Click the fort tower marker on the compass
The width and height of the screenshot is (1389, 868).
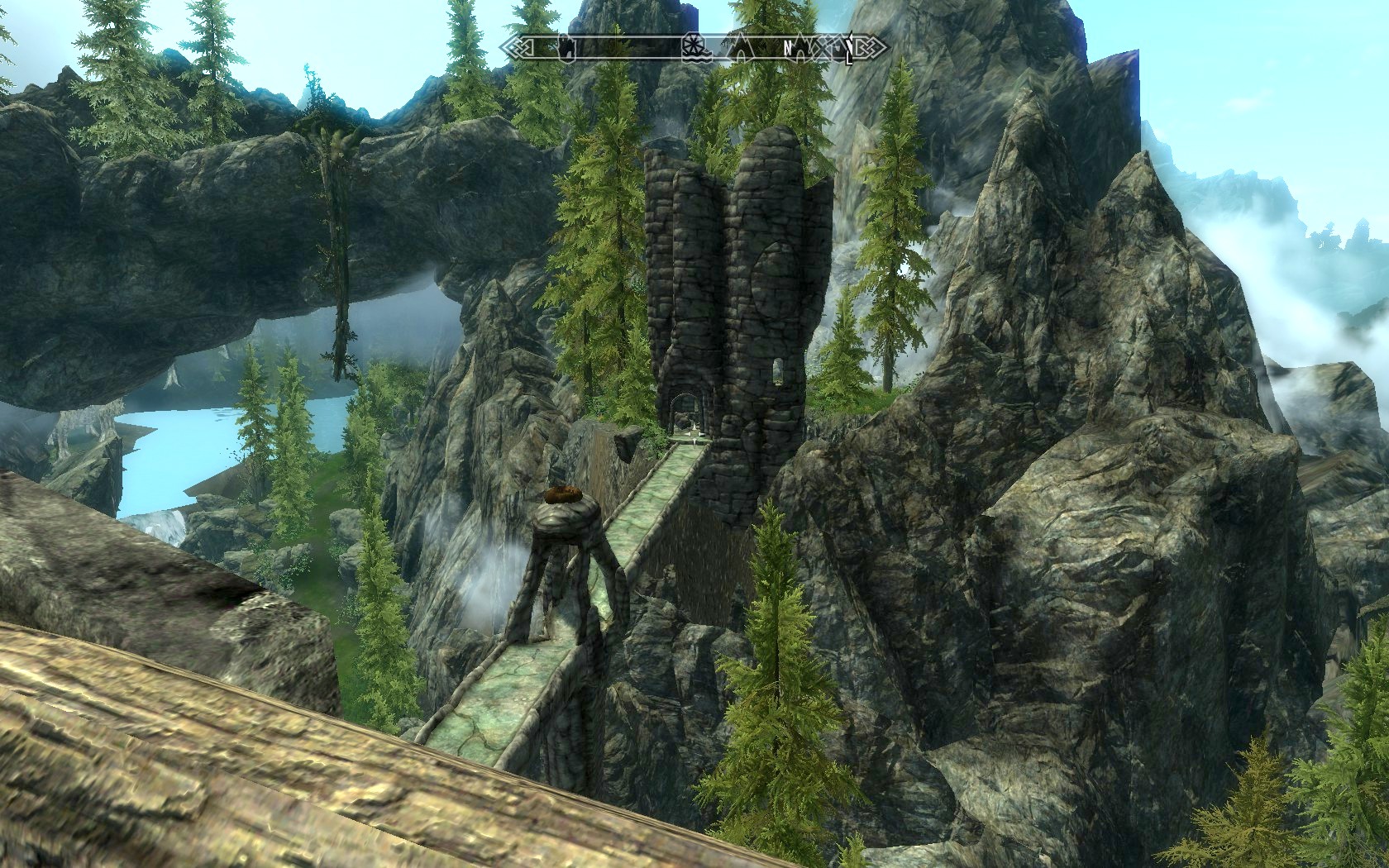(x=566, y=48)
